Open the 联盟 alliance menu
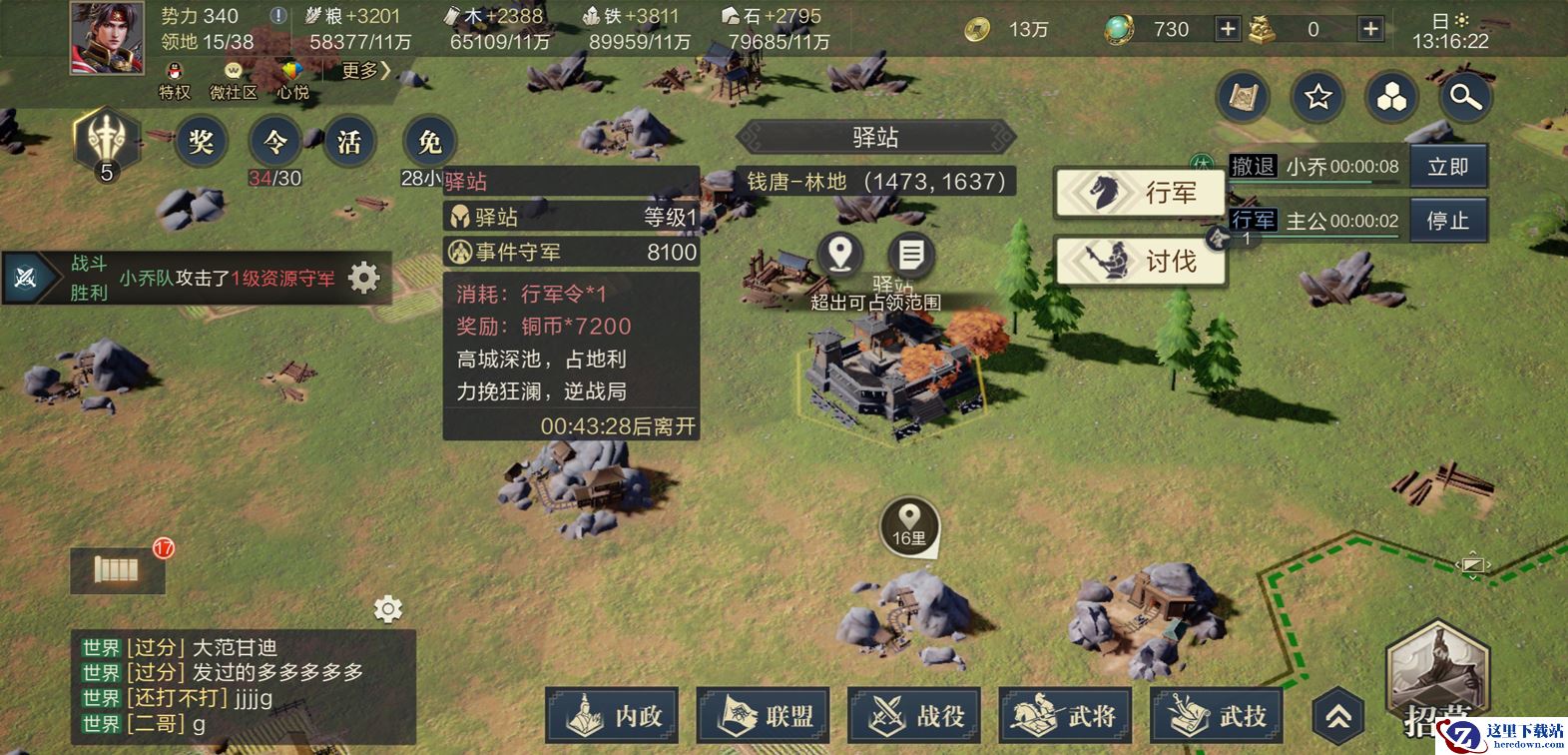 point(764,715)
